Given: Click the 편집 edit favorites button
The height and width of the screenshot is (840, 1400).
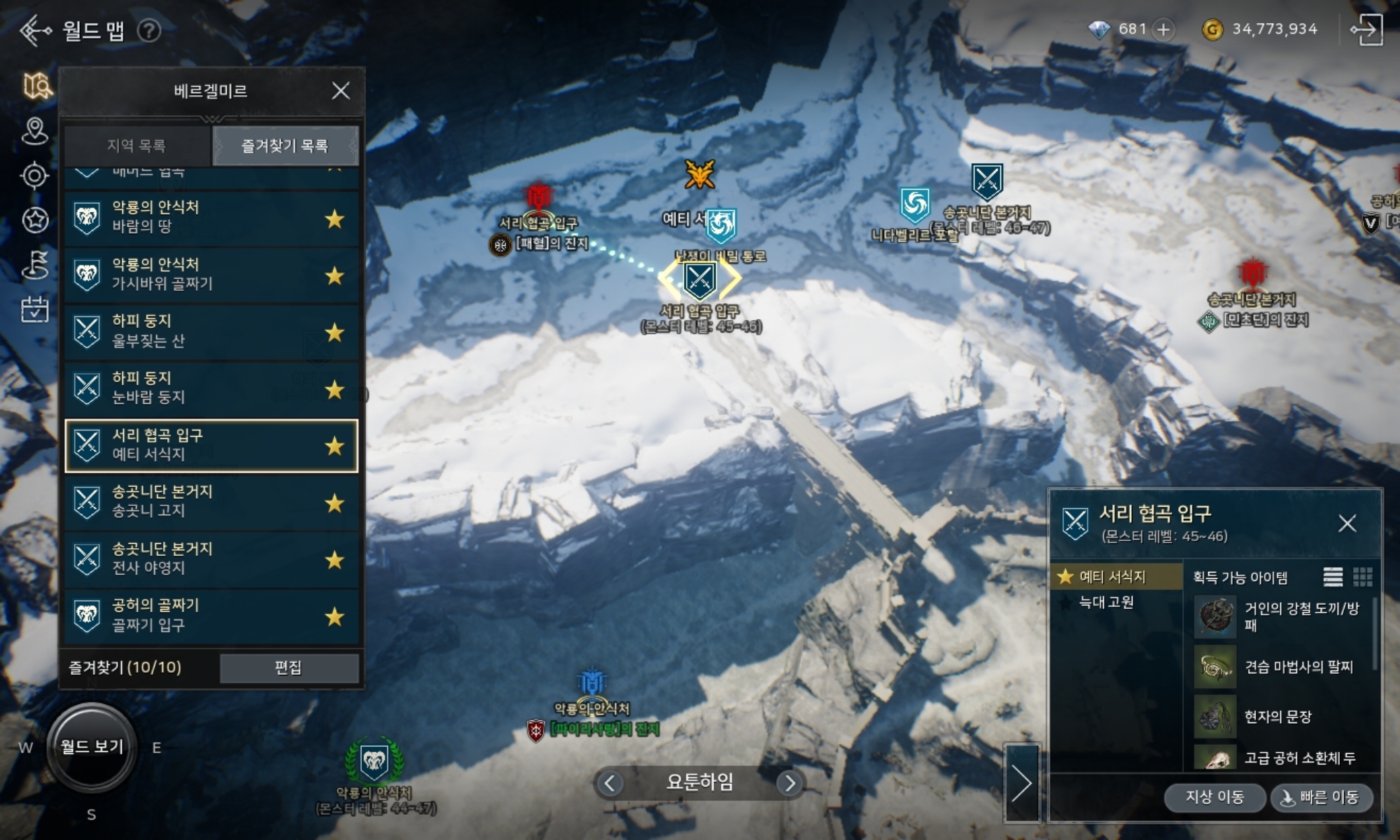Looking at the screenshot, I should pyautogui.click(x=288, y=668).
